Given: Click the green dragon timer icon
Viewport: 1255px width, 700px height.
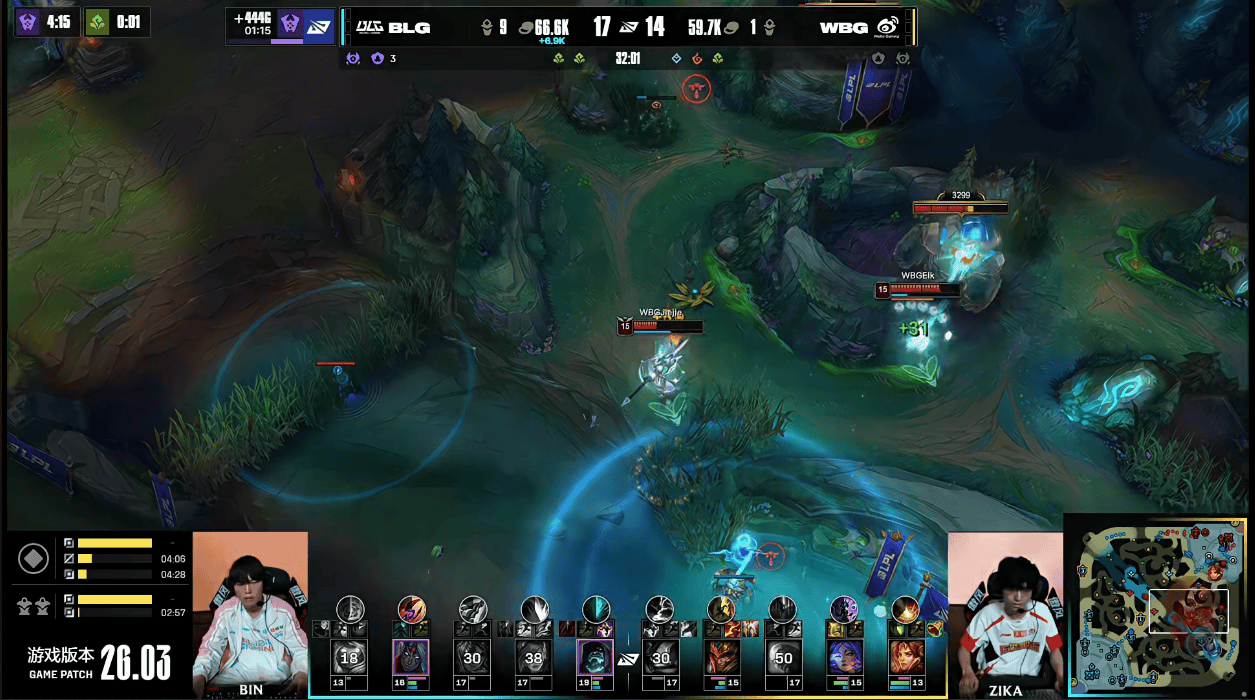Looking at the screenshot, I should coord(97,21).
